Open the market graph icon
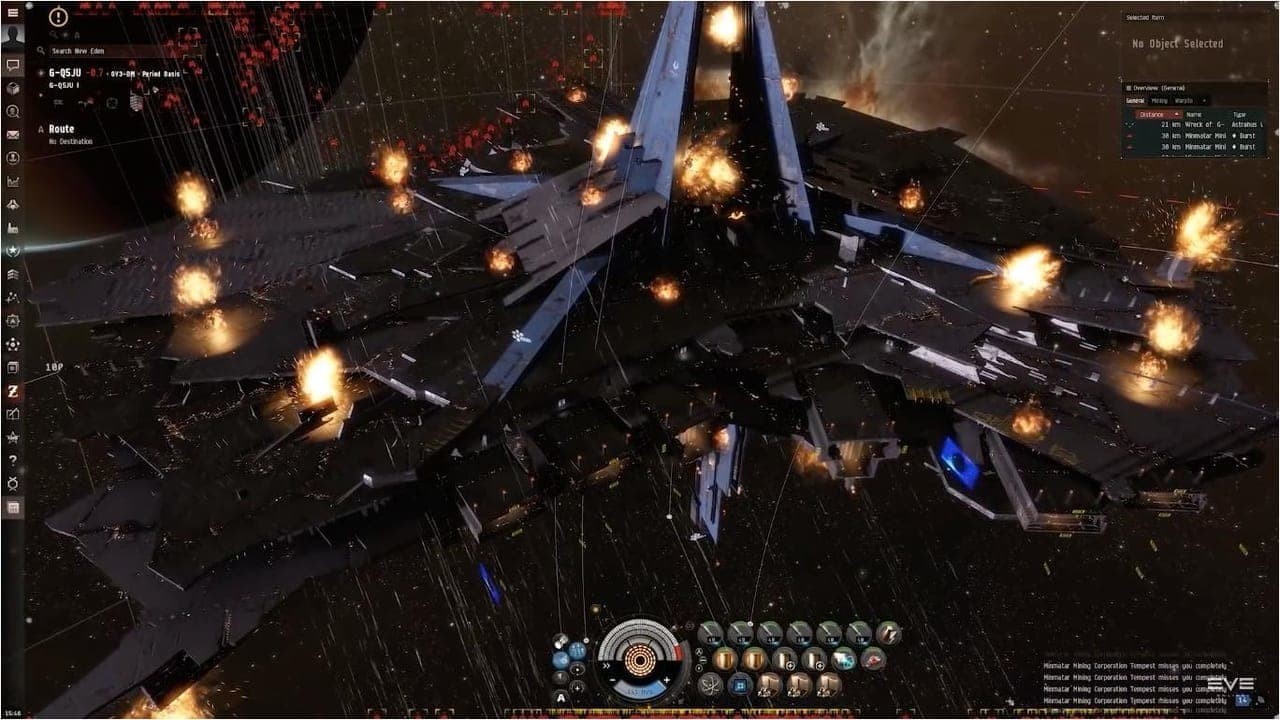 tap(13, 181)
